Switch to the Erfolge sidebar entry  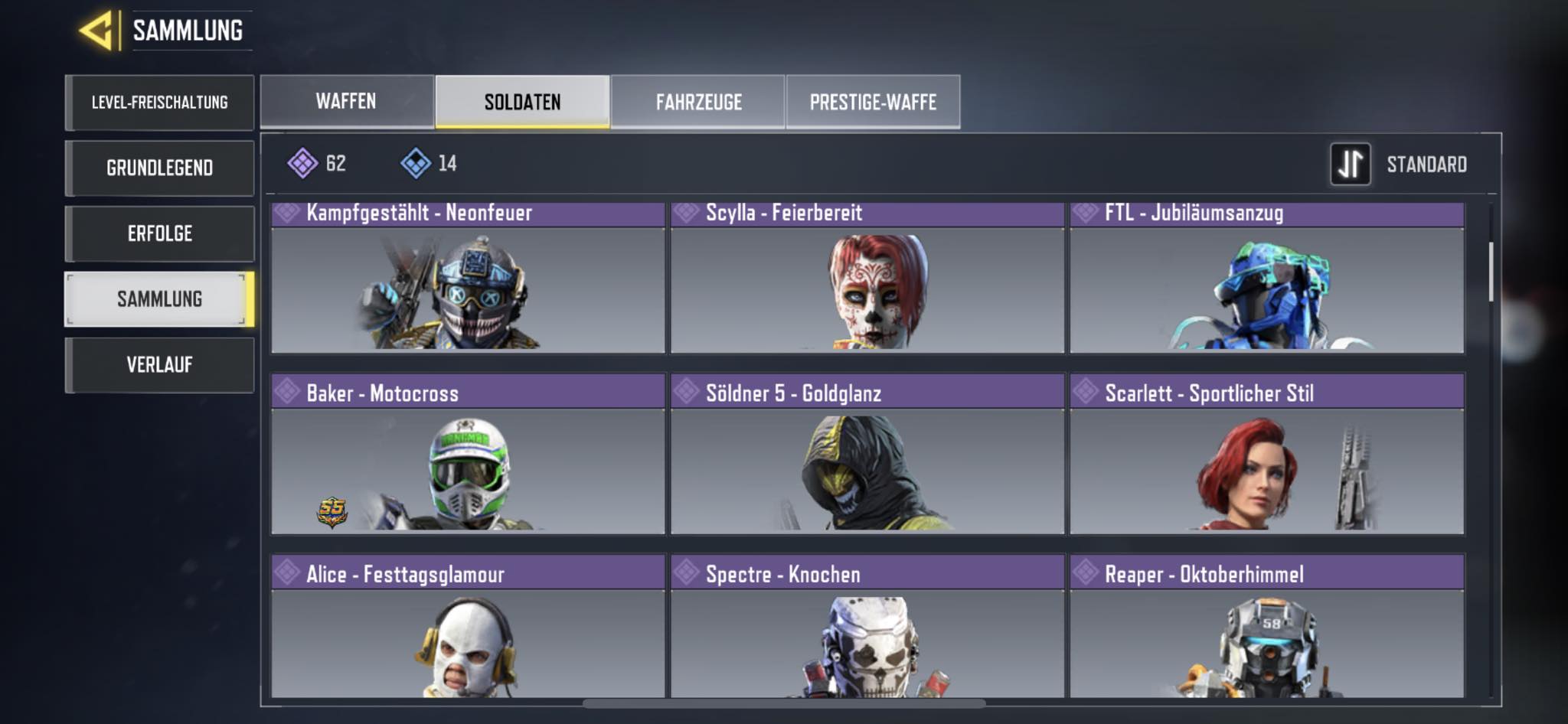pyautogui.click(x=159, y=233)
